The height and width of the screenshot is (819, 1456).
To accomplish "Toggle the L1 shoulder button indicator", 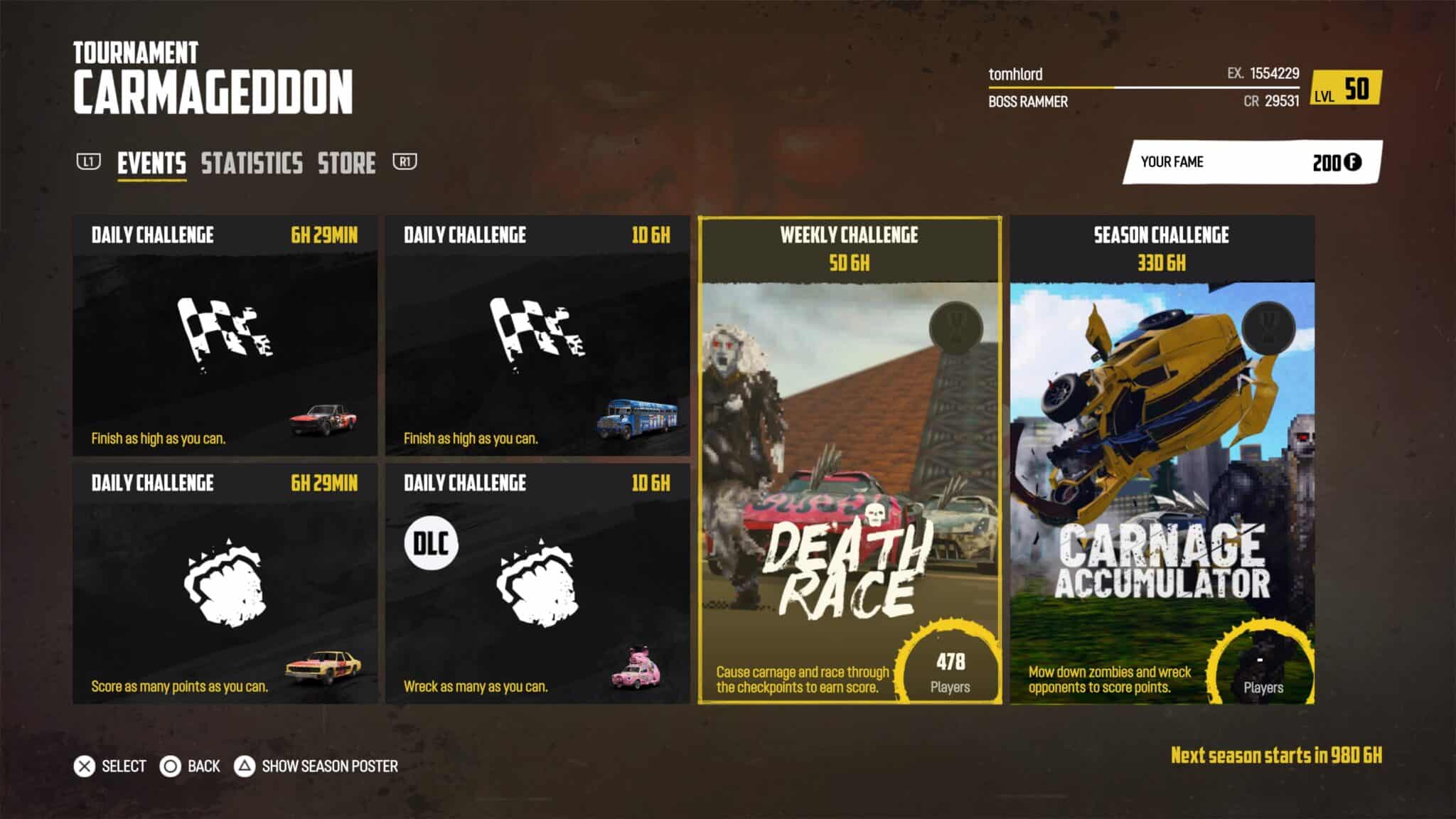I will 89,162.
